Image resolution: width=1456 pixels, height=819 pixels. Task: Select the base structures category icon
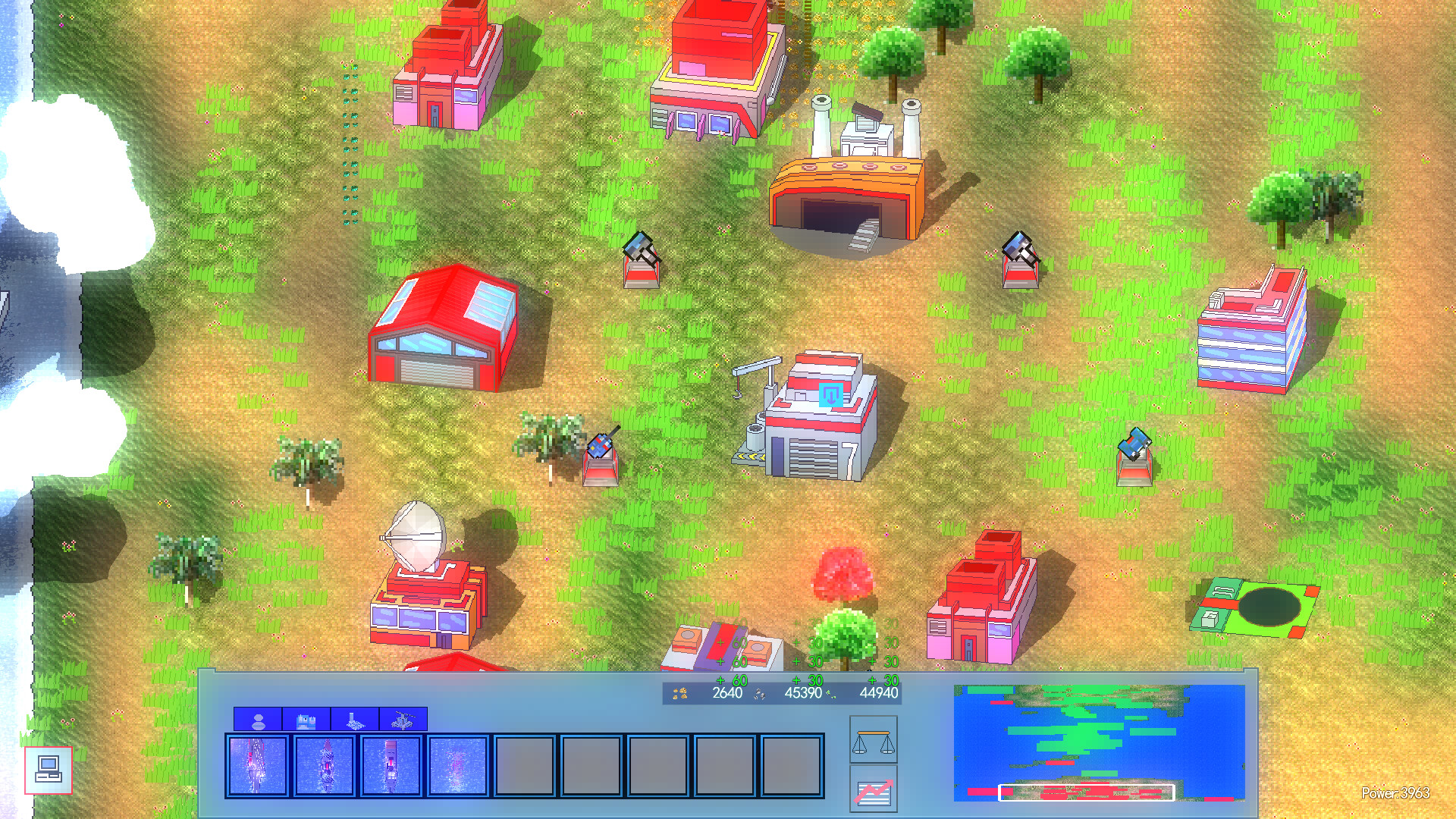point(354,719)
